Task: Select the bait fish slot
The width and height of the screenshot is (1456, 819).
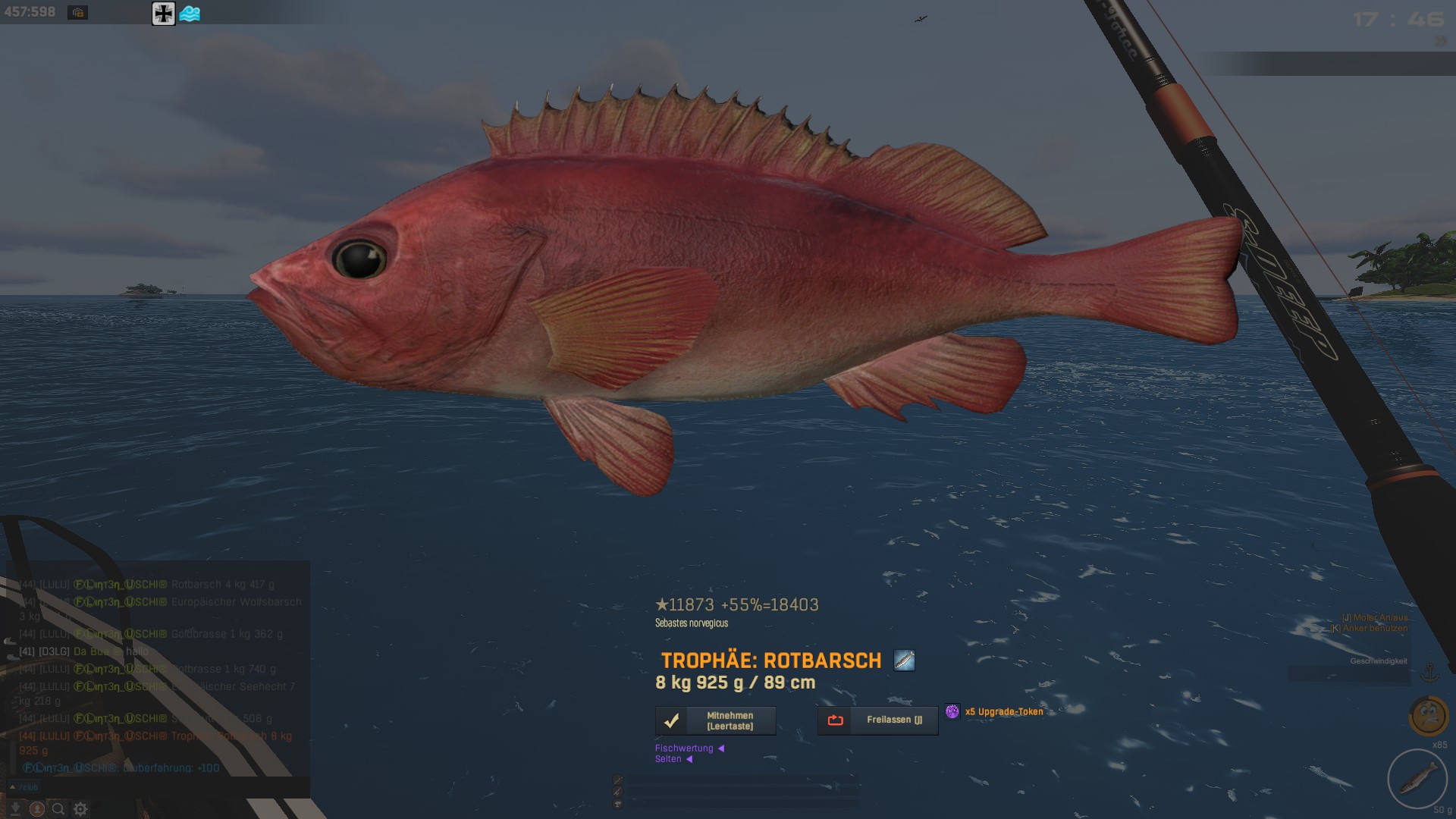Action: click(x=1417, y=779)
